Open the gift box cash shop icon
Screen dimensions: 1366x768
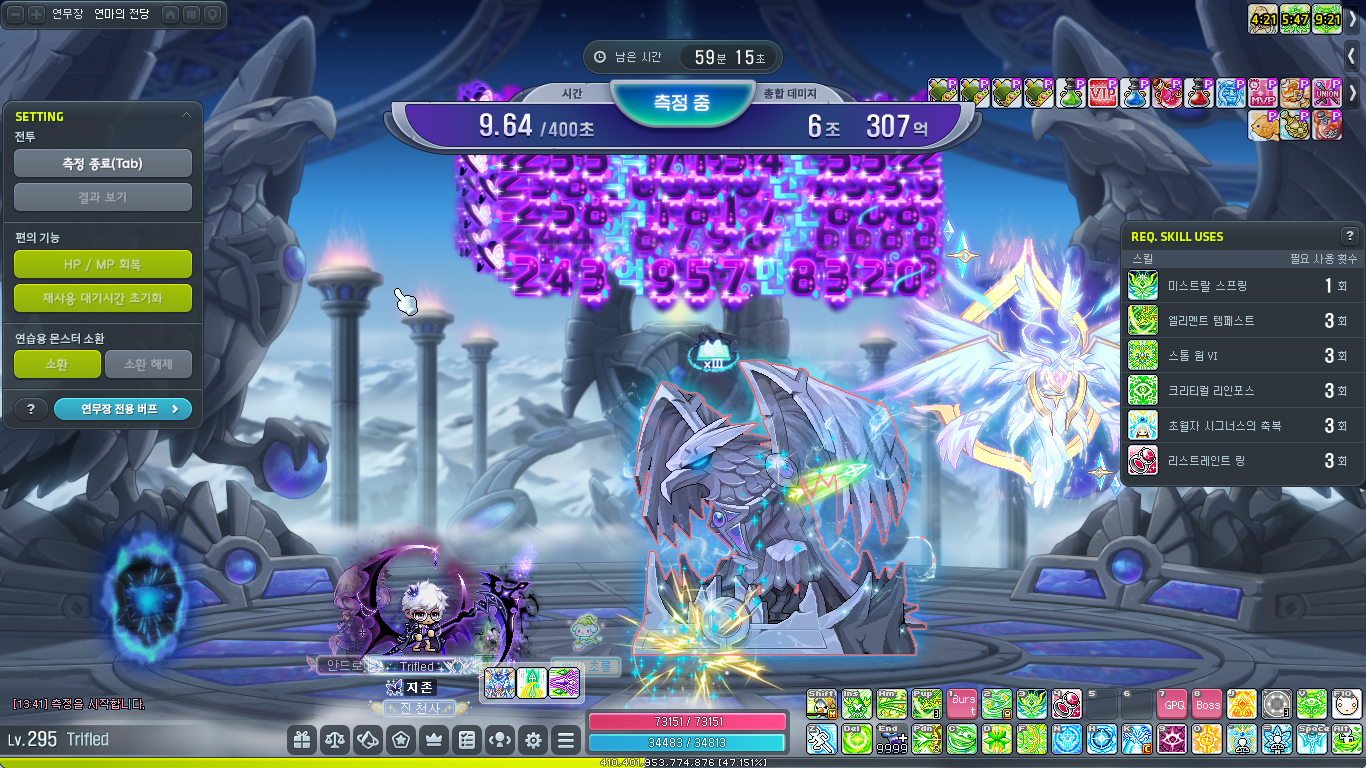[x=301, y=740]
